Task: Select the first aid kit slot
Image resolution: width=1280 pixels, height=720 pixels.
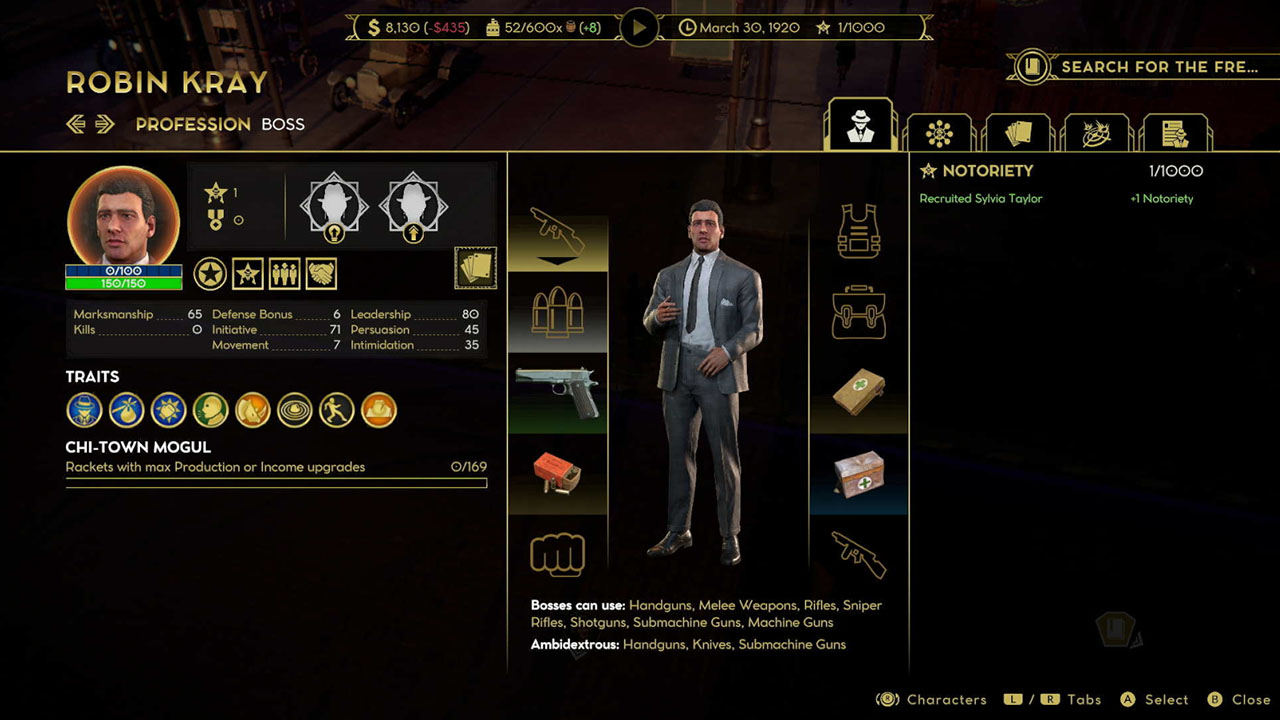Action: pyautogui.click(x=858, y=390)
